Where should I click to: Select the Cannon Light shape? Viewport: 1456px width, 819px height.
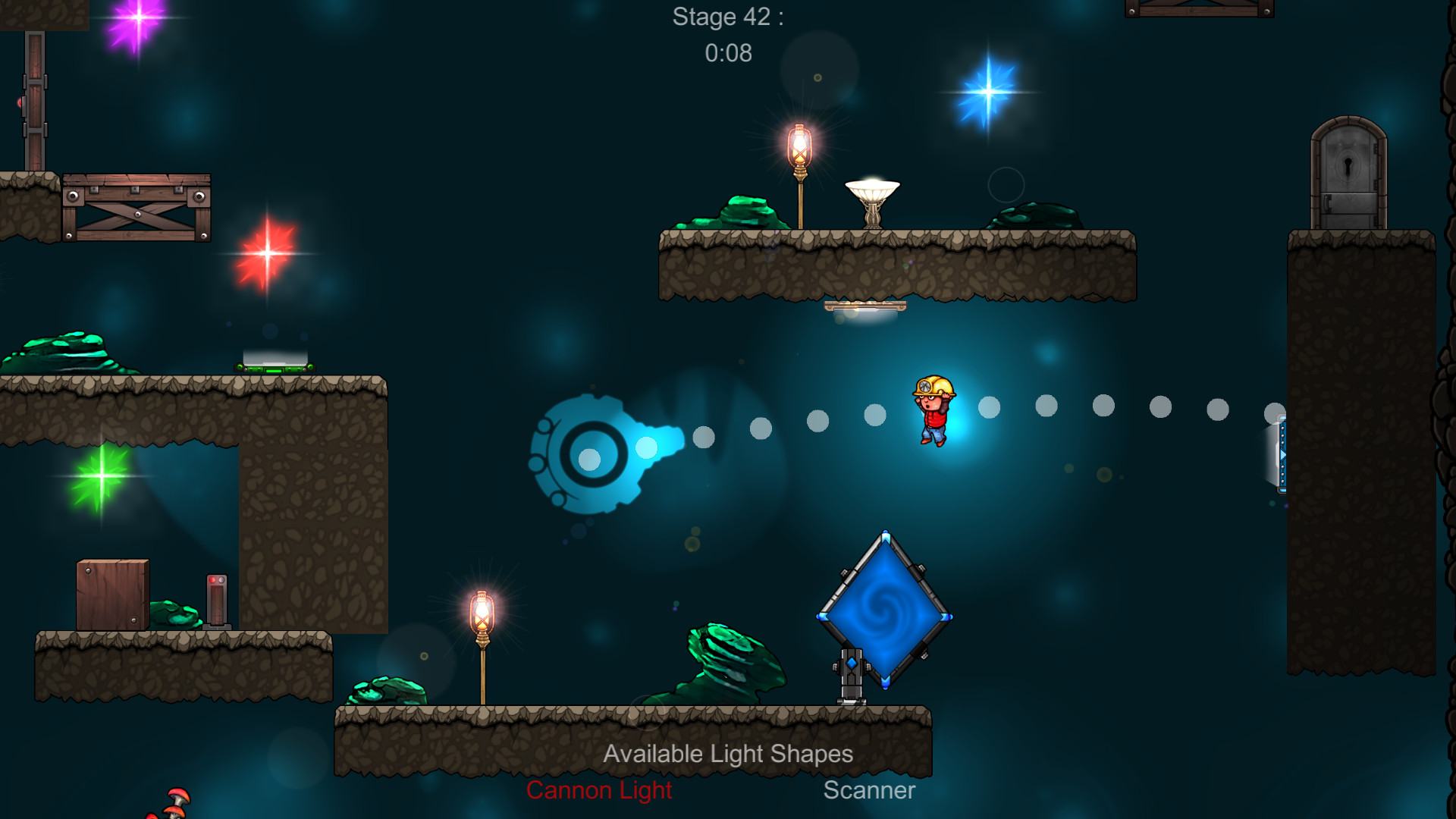pos(599,790)
